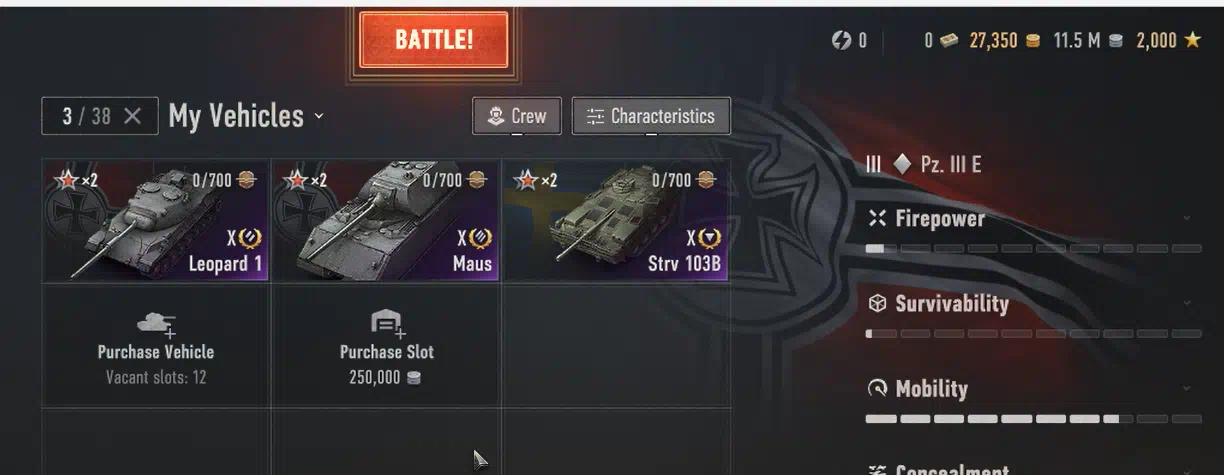Expand the Mobility stats section
The image size is (1224, 475).
click(x=1187, y=388)
